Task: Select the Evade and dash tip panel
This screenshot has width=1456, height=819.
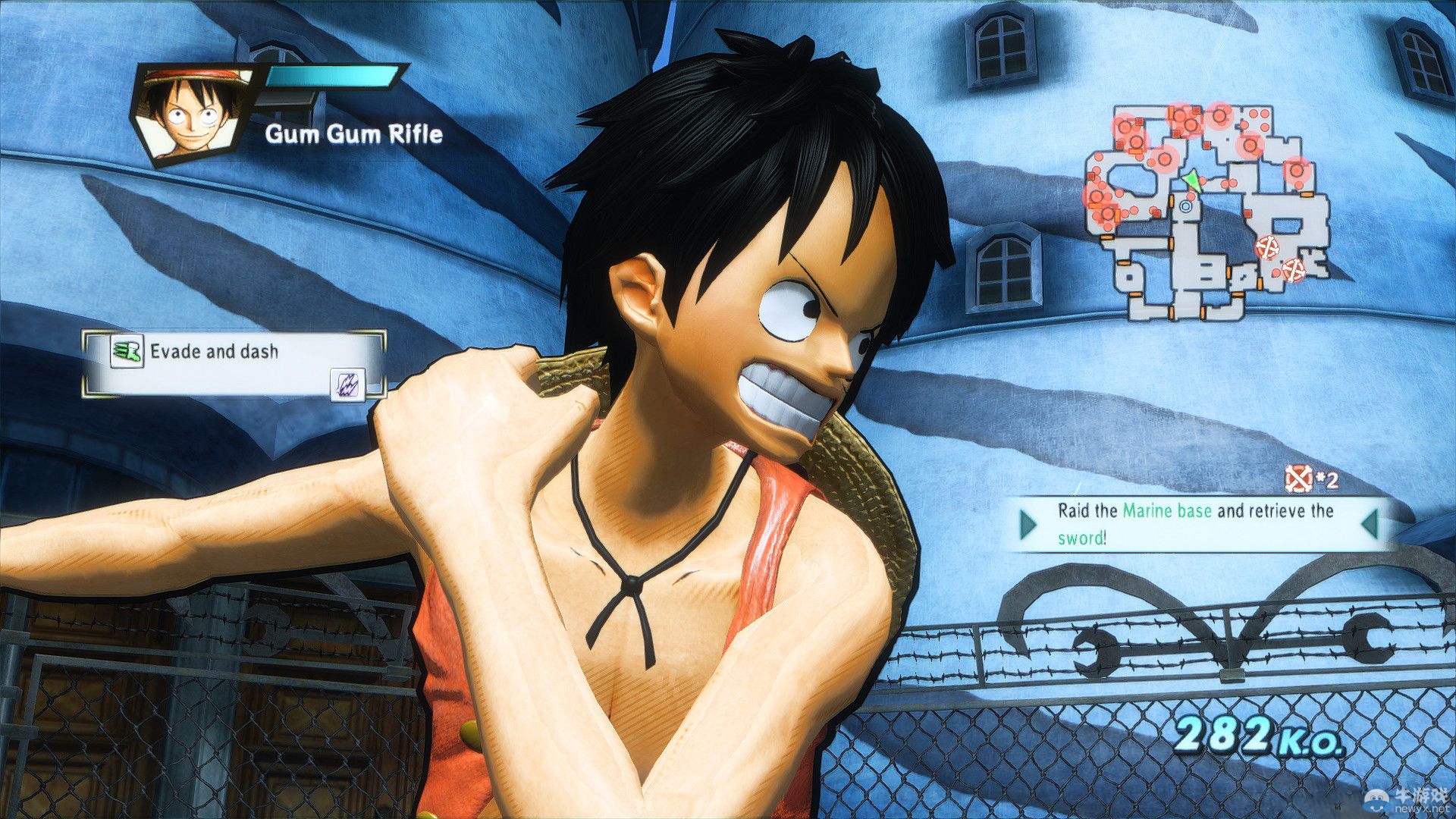Action: pyautogui.click(x=234, y=364)
